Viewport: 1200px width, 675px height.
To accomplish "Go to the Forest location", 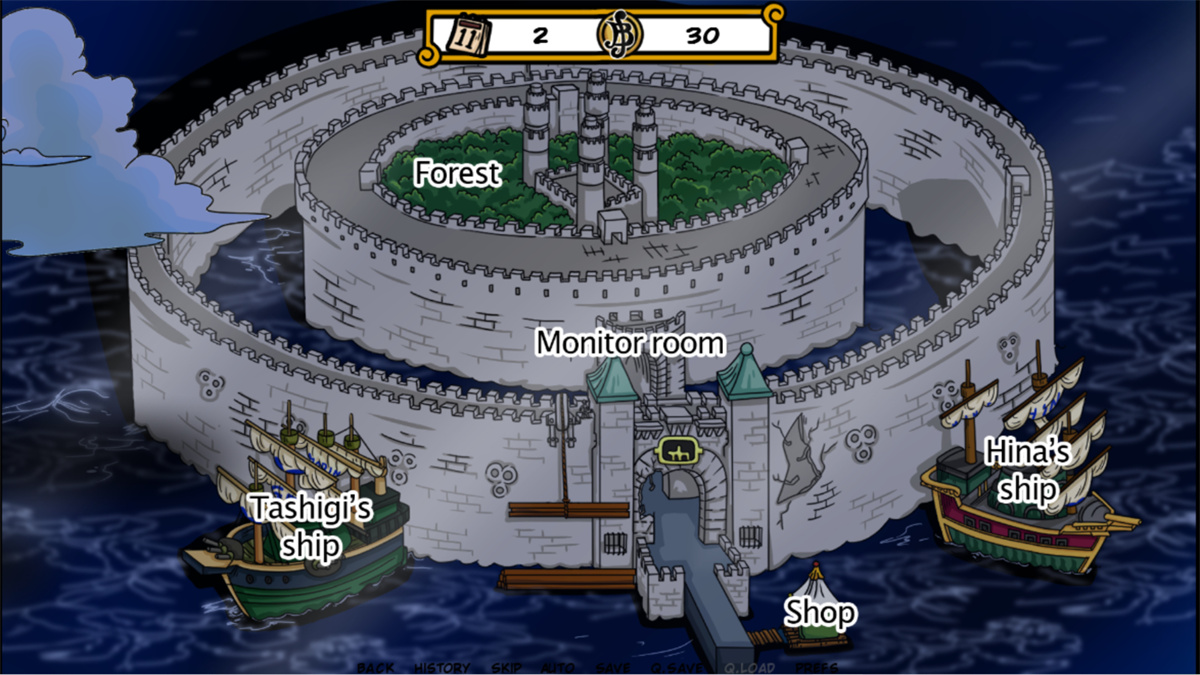I will [x=457, y=173].
